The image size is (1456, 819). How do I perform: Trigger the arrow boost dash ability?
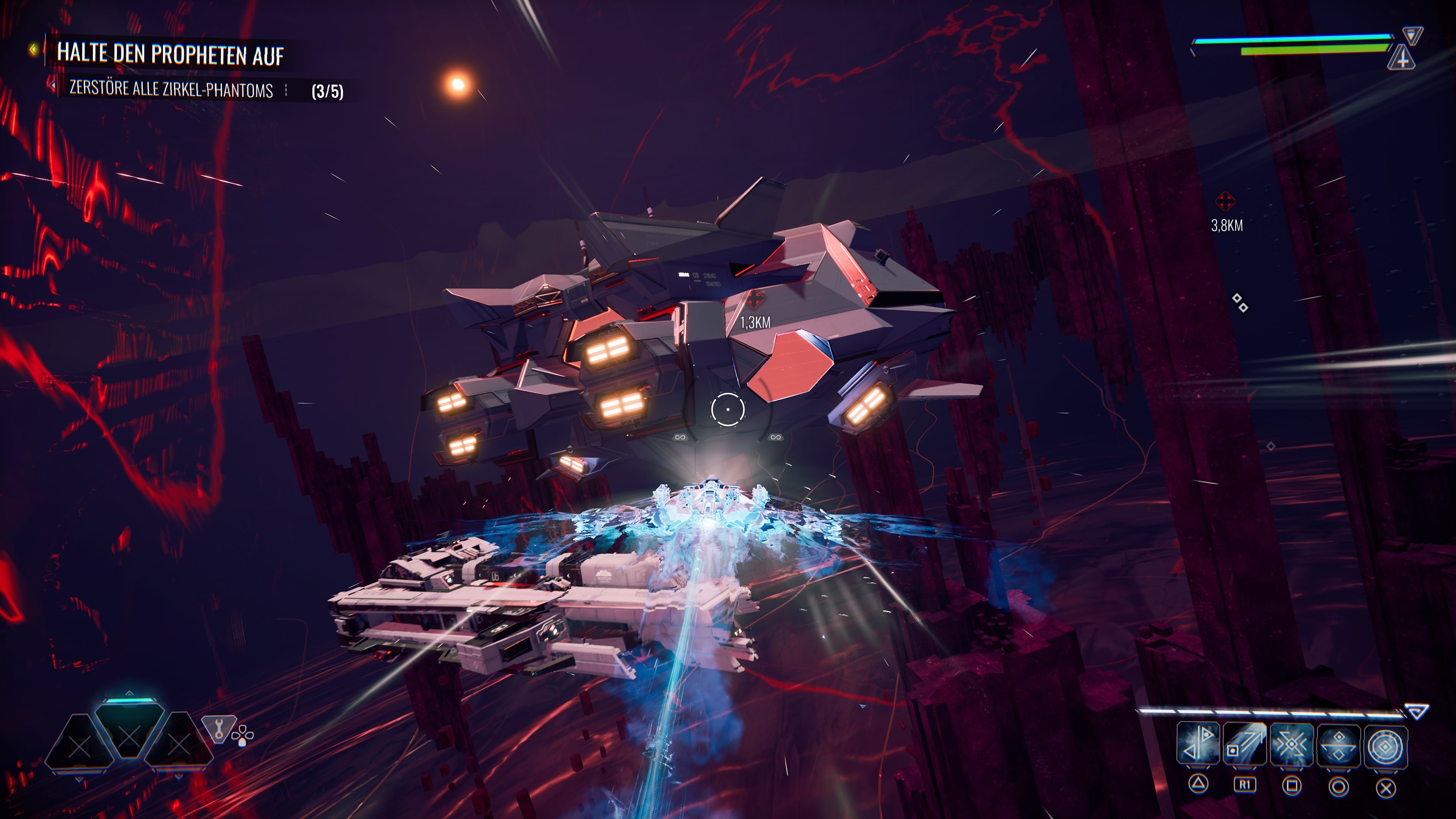click(x=1244, y=744)
